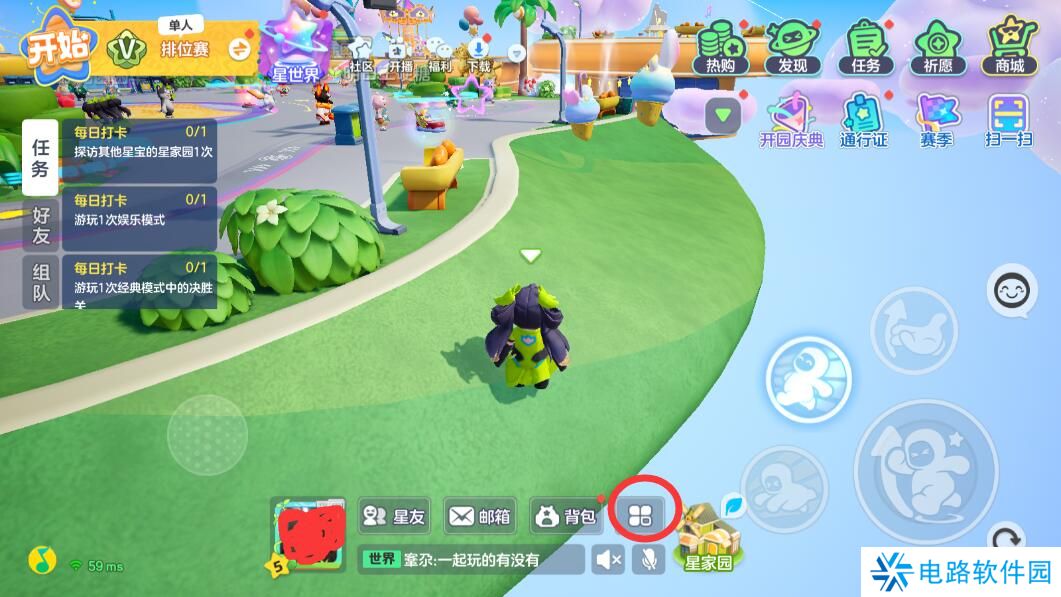Switch to the 好友 friends tab
Image resolution: width=1061 pixels, height=597 pixels.
pos(41,226)
